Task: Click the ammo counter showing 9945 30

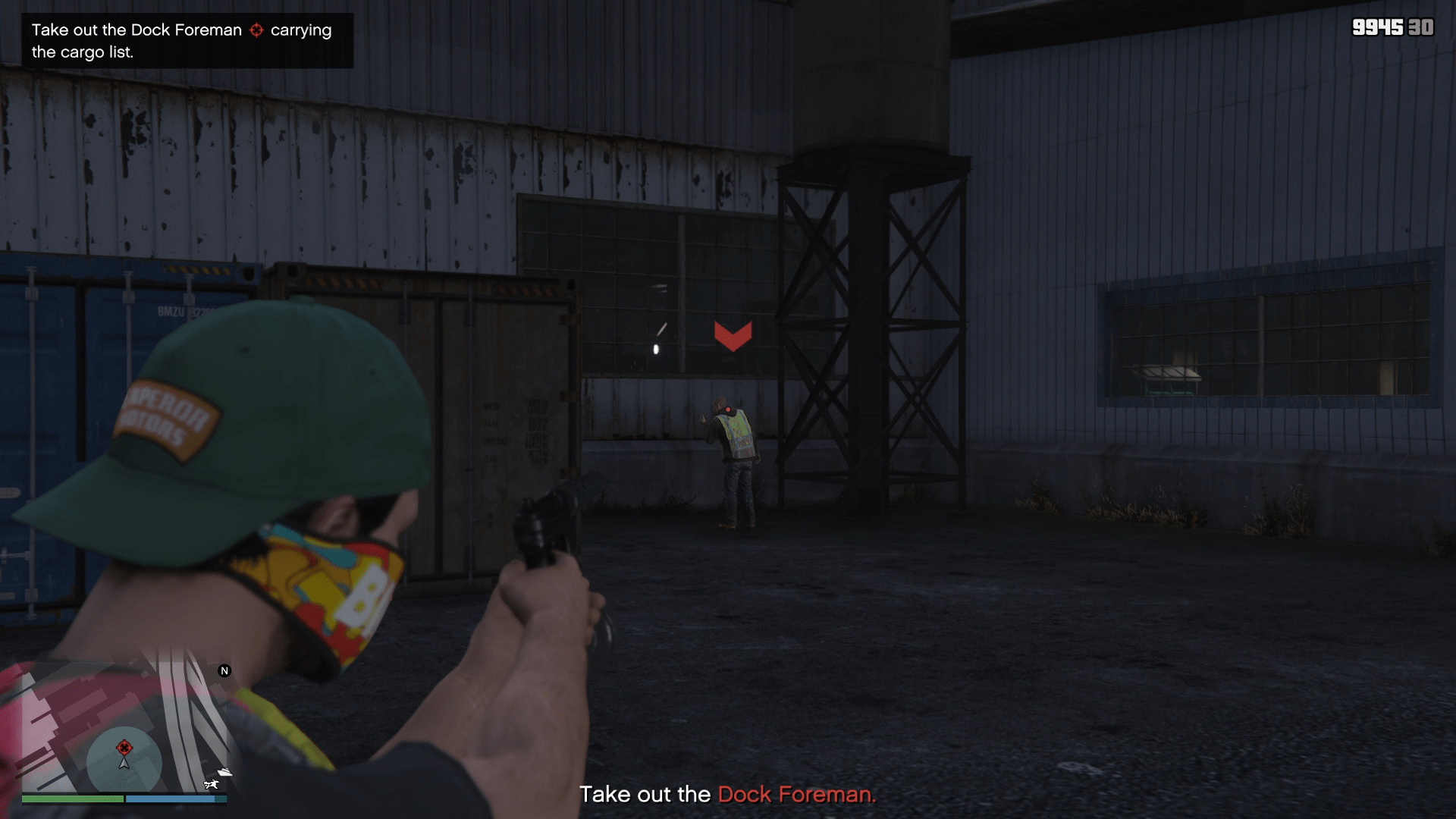Action: click(1394, 28)
